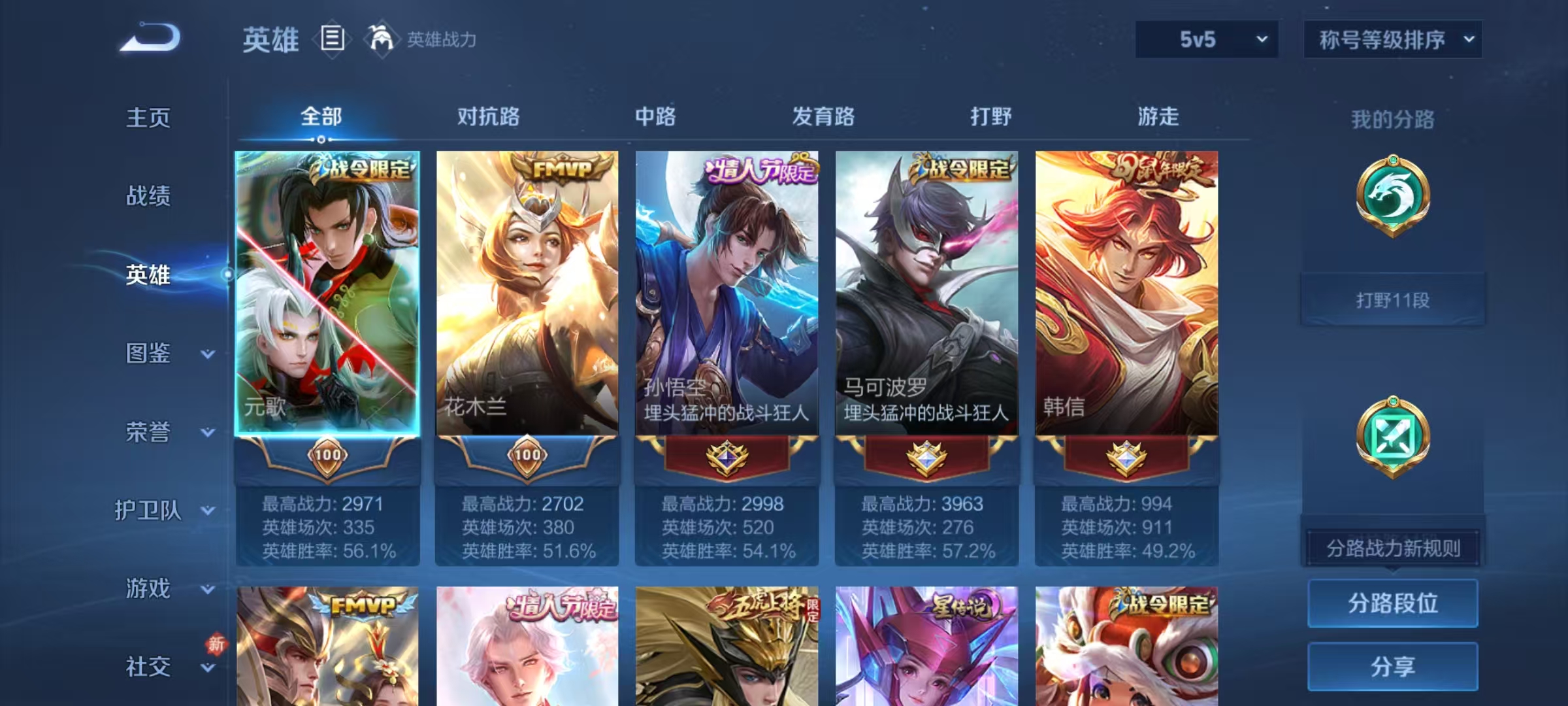Open the hero list view icon beside 英雄
The image size is (1568, 706).
pyautogui.click(x=332, y=39)
